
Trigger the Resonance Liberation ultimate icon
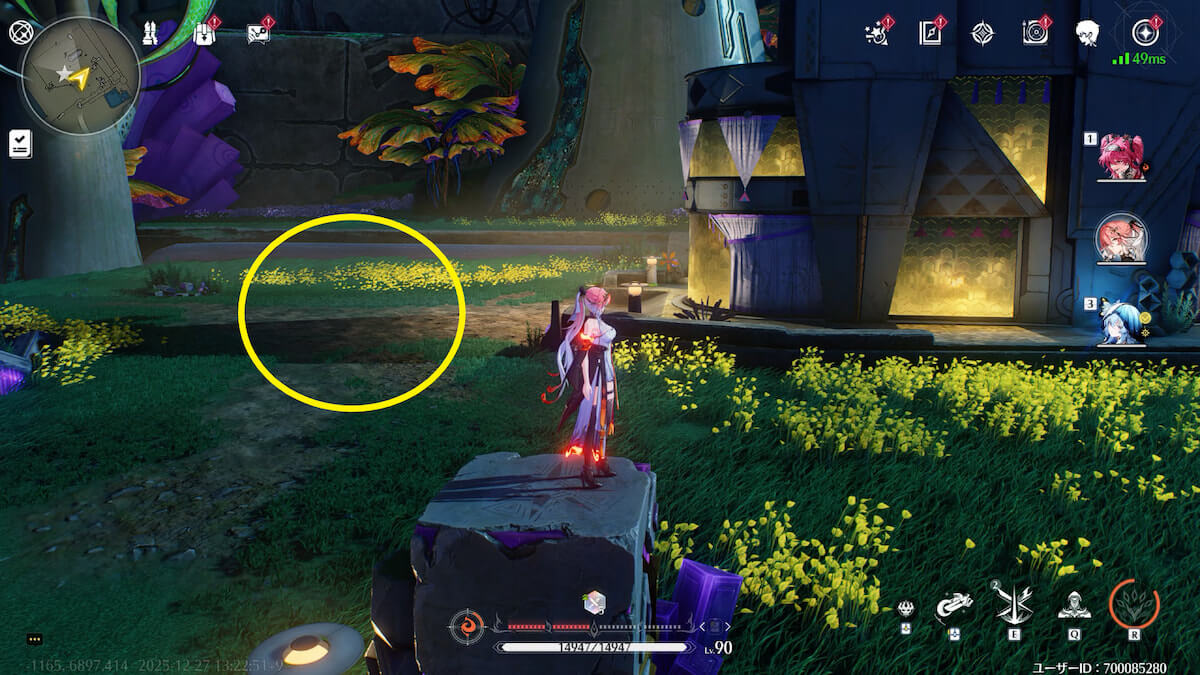(x=1134, y=604)
